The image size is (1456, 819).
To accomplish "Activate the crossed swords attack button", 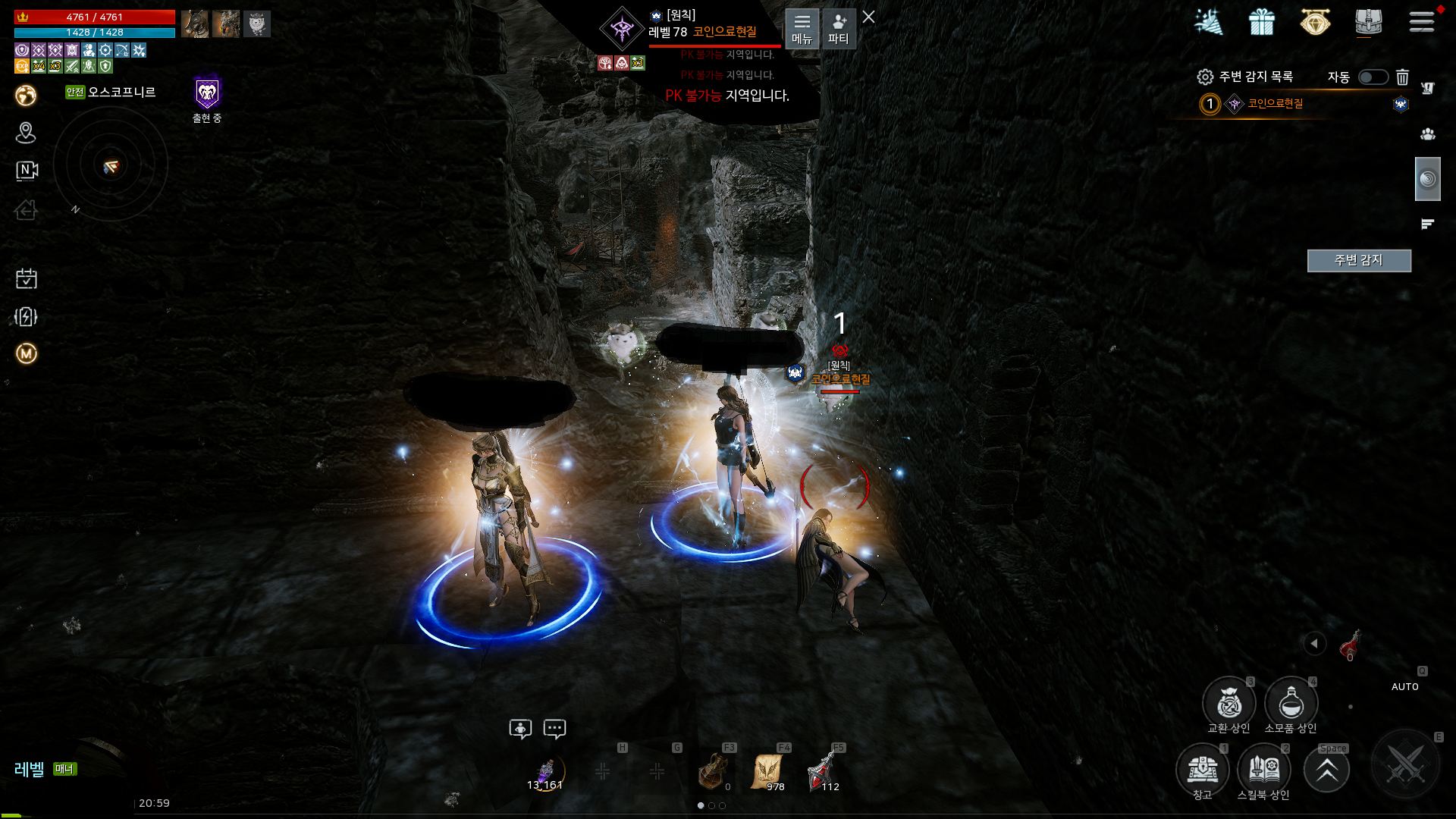I will click(x=1405, y=764).
